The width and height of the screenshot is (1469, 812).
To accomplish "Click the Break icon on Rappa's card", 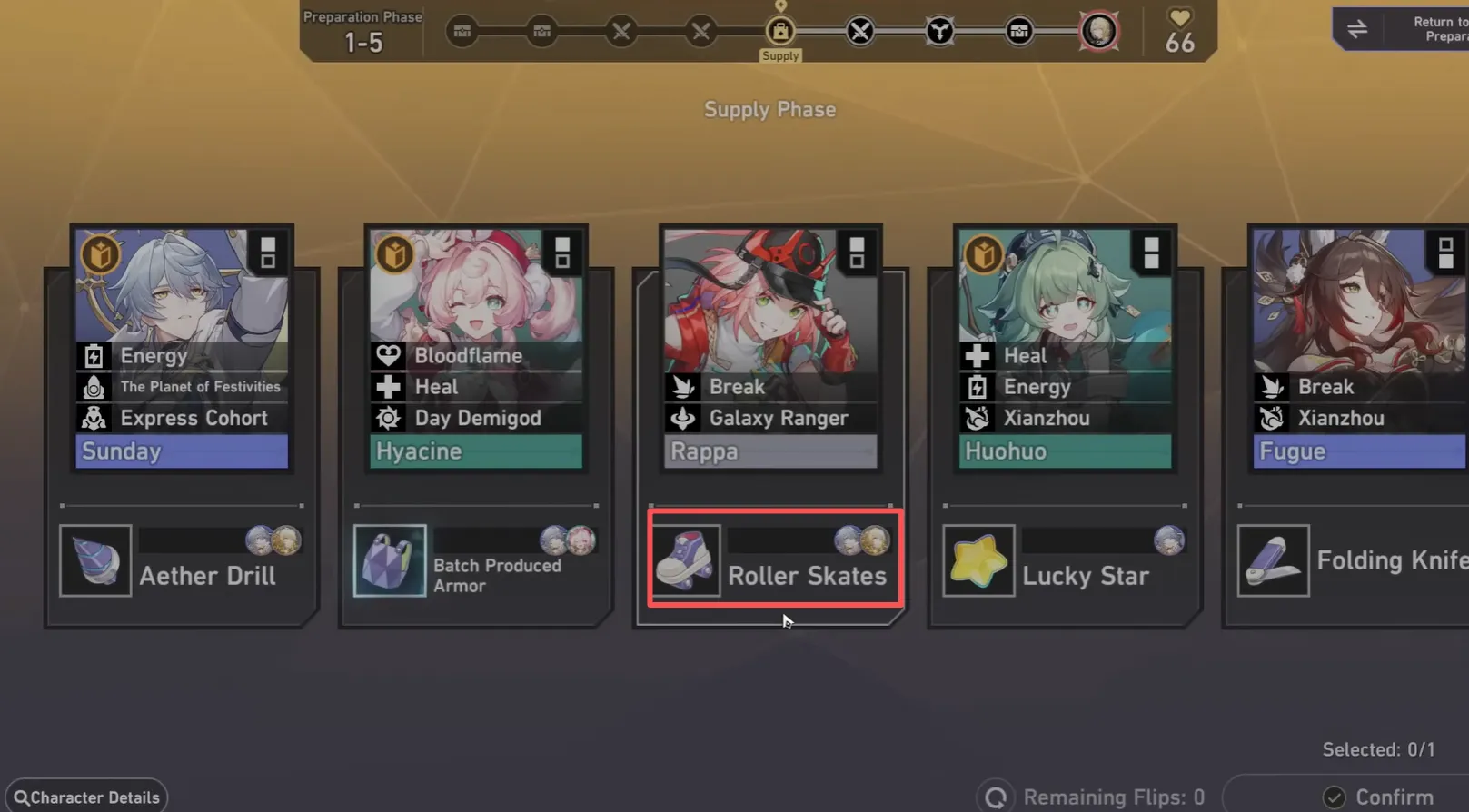I will pyautogui.click(x=682, y=386).
